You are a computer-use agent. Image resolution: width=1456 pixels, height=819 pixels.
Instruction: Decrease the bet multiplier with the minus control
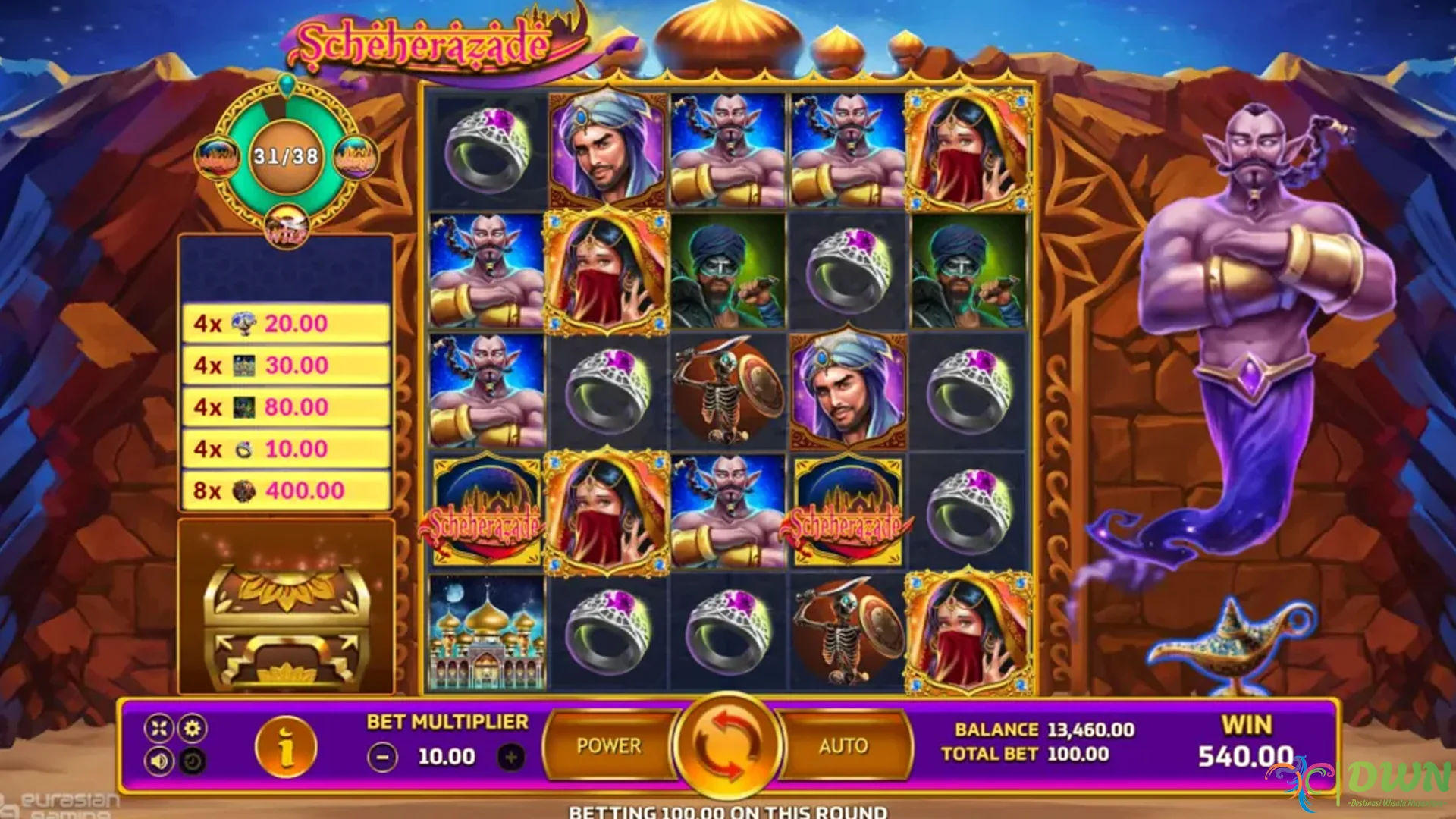(x=383, y=756)
